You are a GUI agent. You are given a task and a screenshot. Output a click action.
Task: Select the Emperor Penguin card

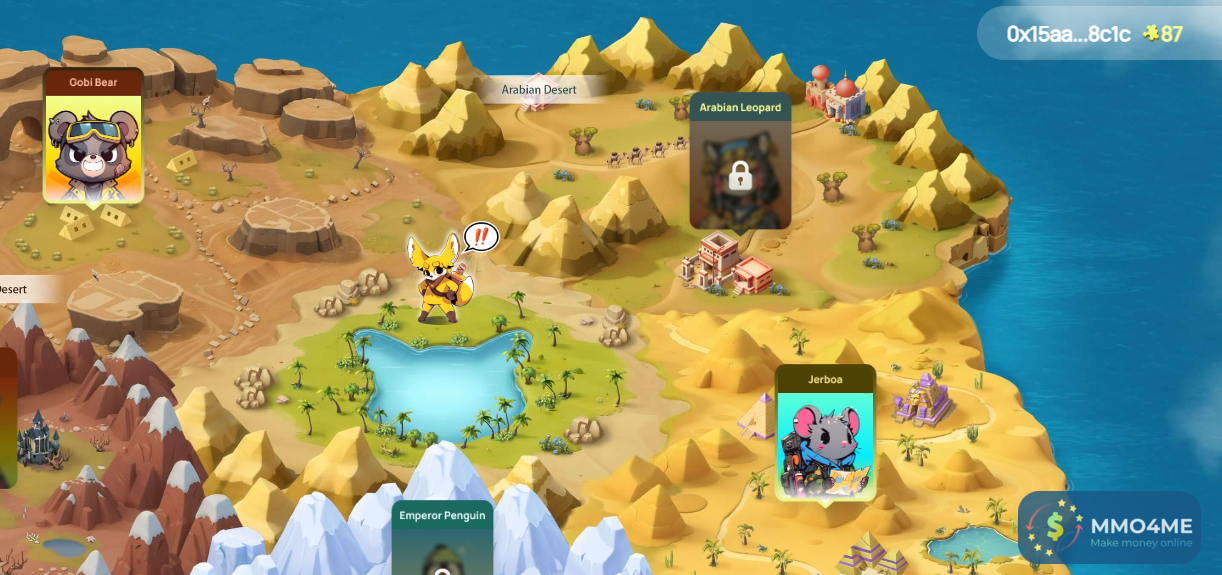(442, 540)
